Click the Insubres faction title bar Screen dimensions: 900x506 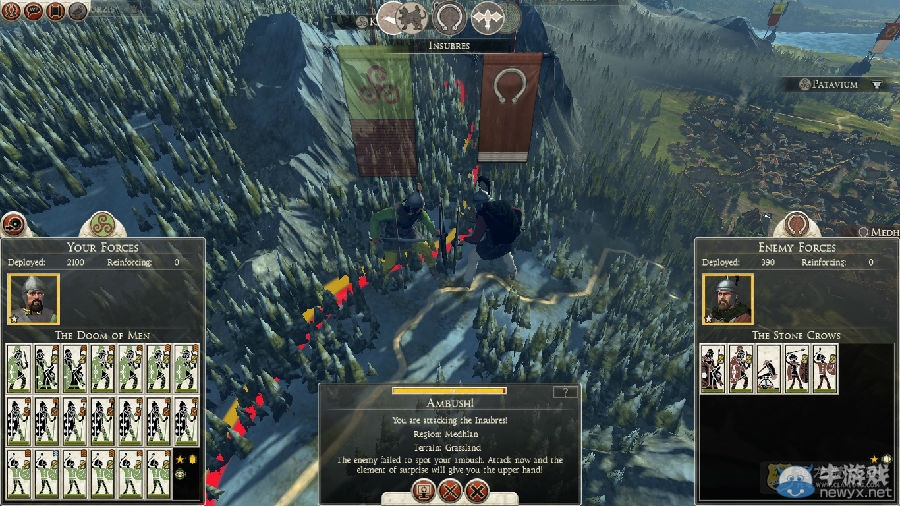coord(449,46)
